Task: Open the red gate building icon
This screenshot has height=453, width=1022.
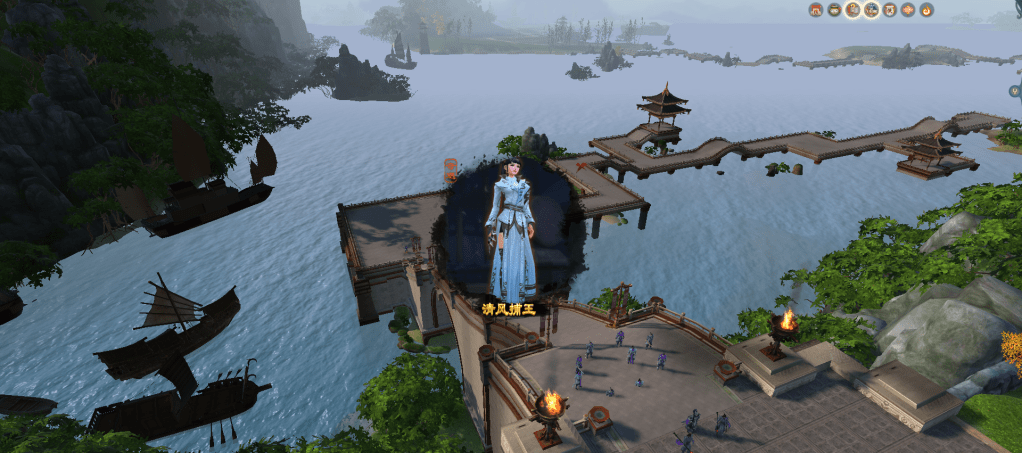Action: pos(816,10)
